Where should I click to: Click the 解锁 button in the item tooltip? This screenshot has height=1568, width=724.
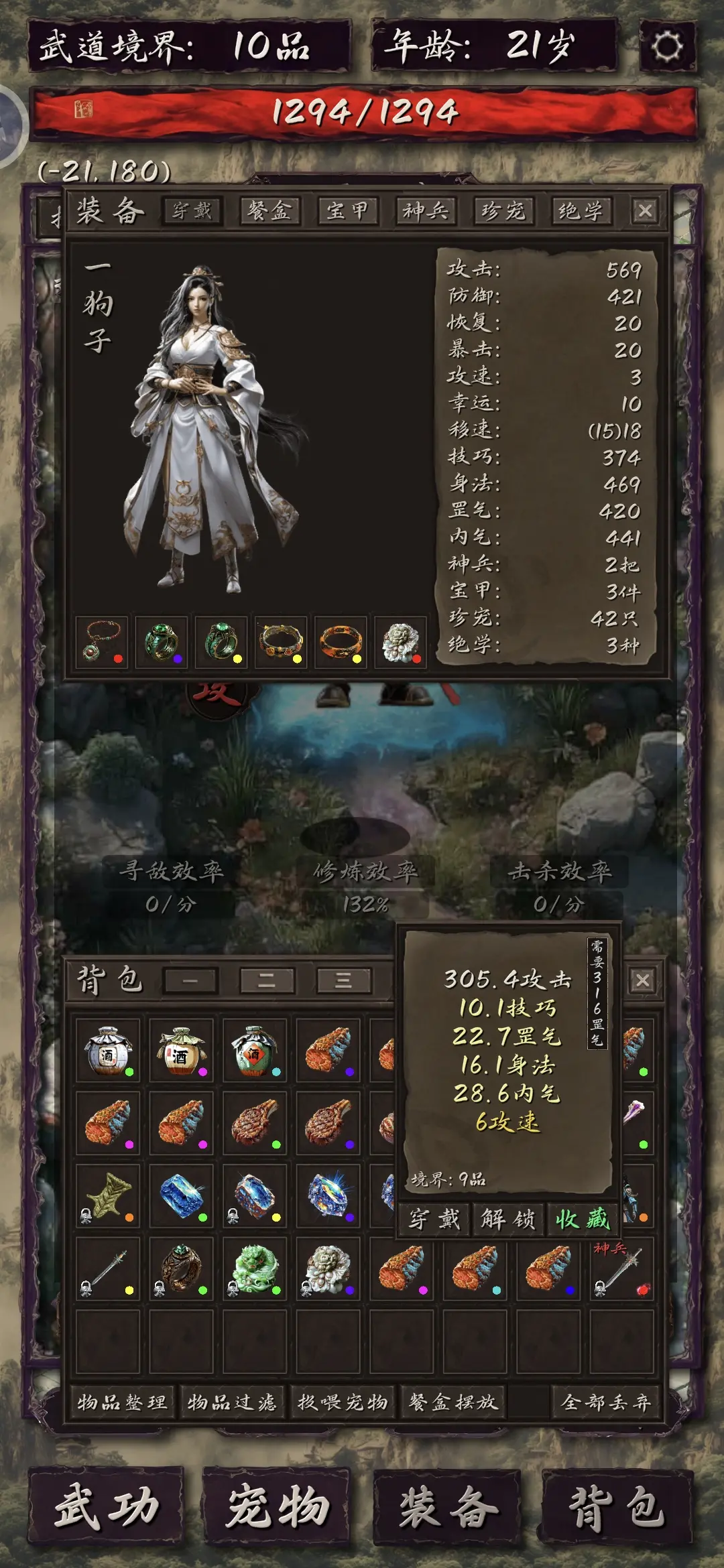[508, 1219]
